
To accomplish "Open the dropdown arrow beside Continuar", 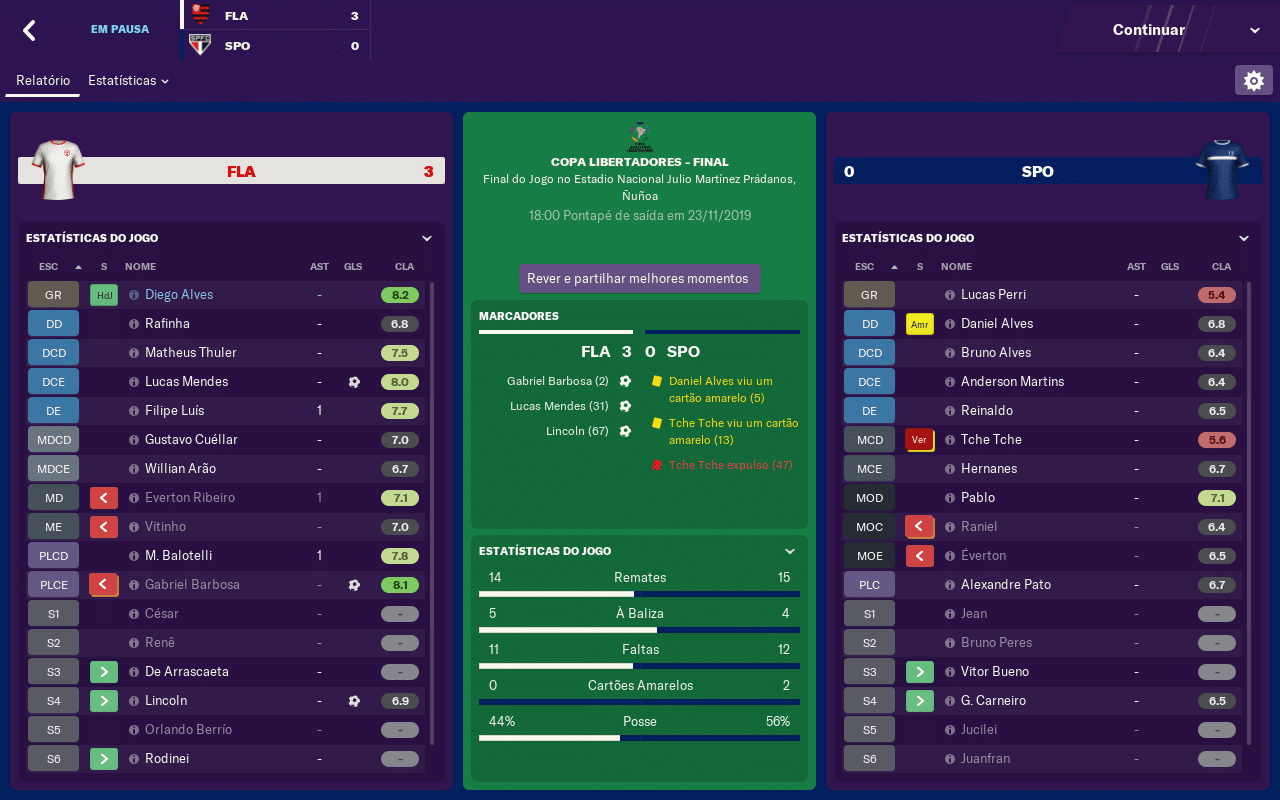I will tap(1255, 30).
